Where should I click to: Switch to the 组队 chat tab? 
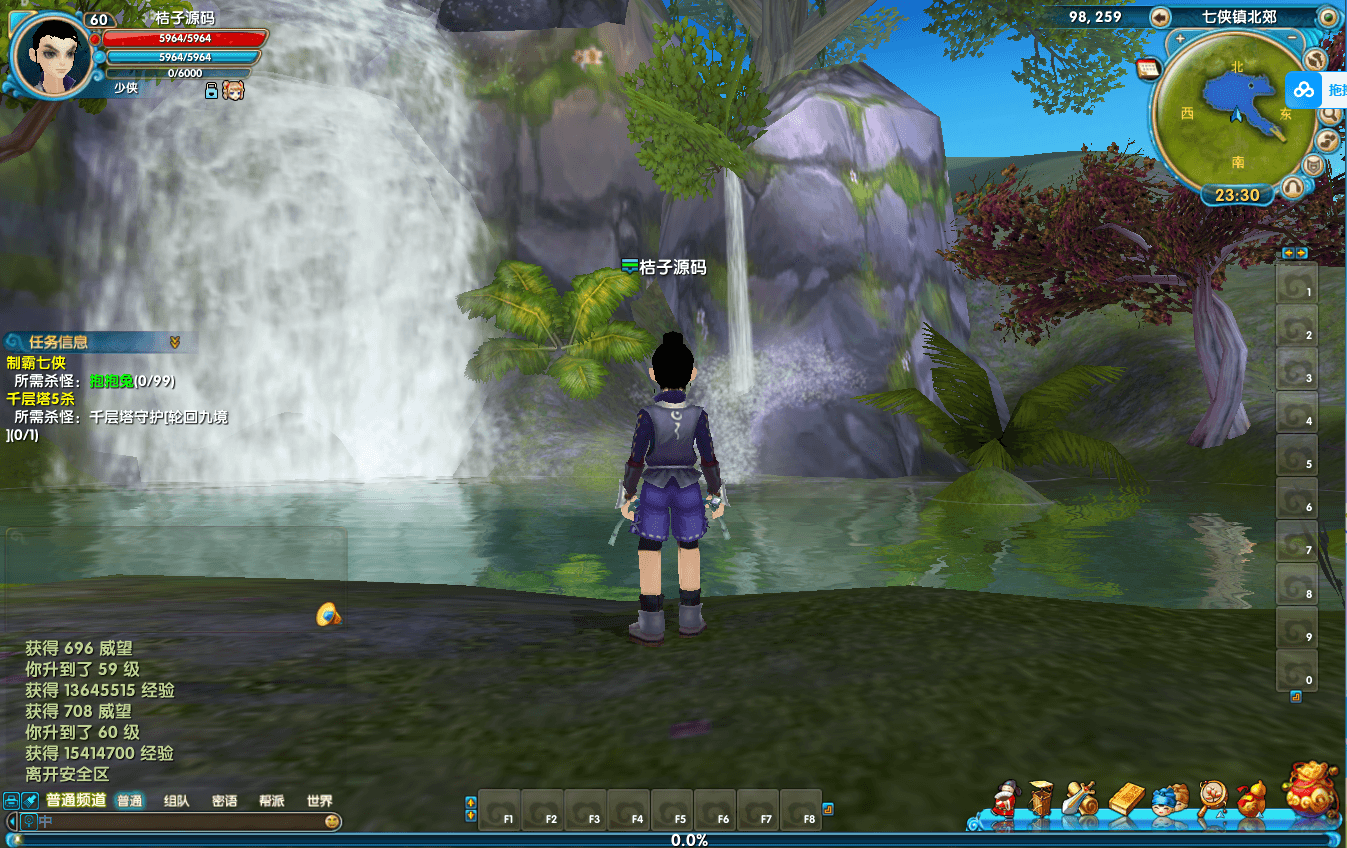pyautogui.click(x=177, y=801)
